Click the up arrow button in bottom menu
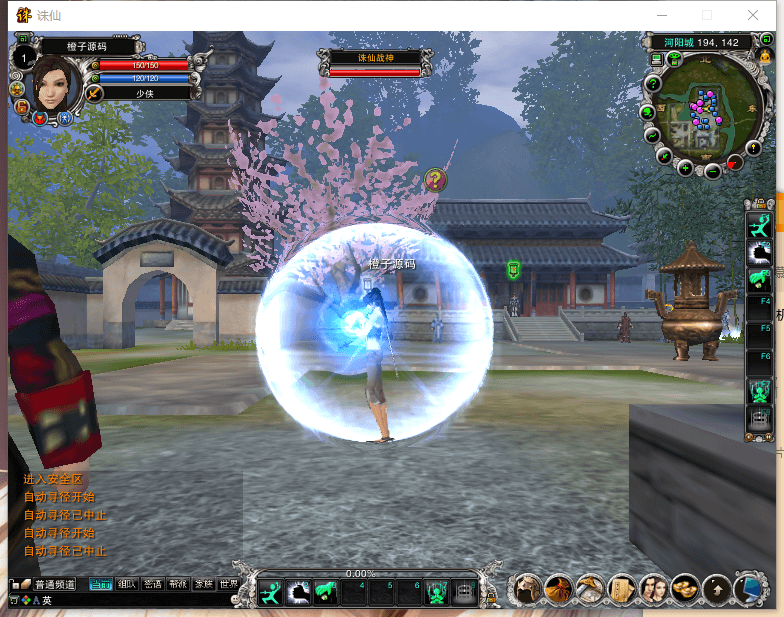This screenshot has height=617, width=784. click(716, 588)
